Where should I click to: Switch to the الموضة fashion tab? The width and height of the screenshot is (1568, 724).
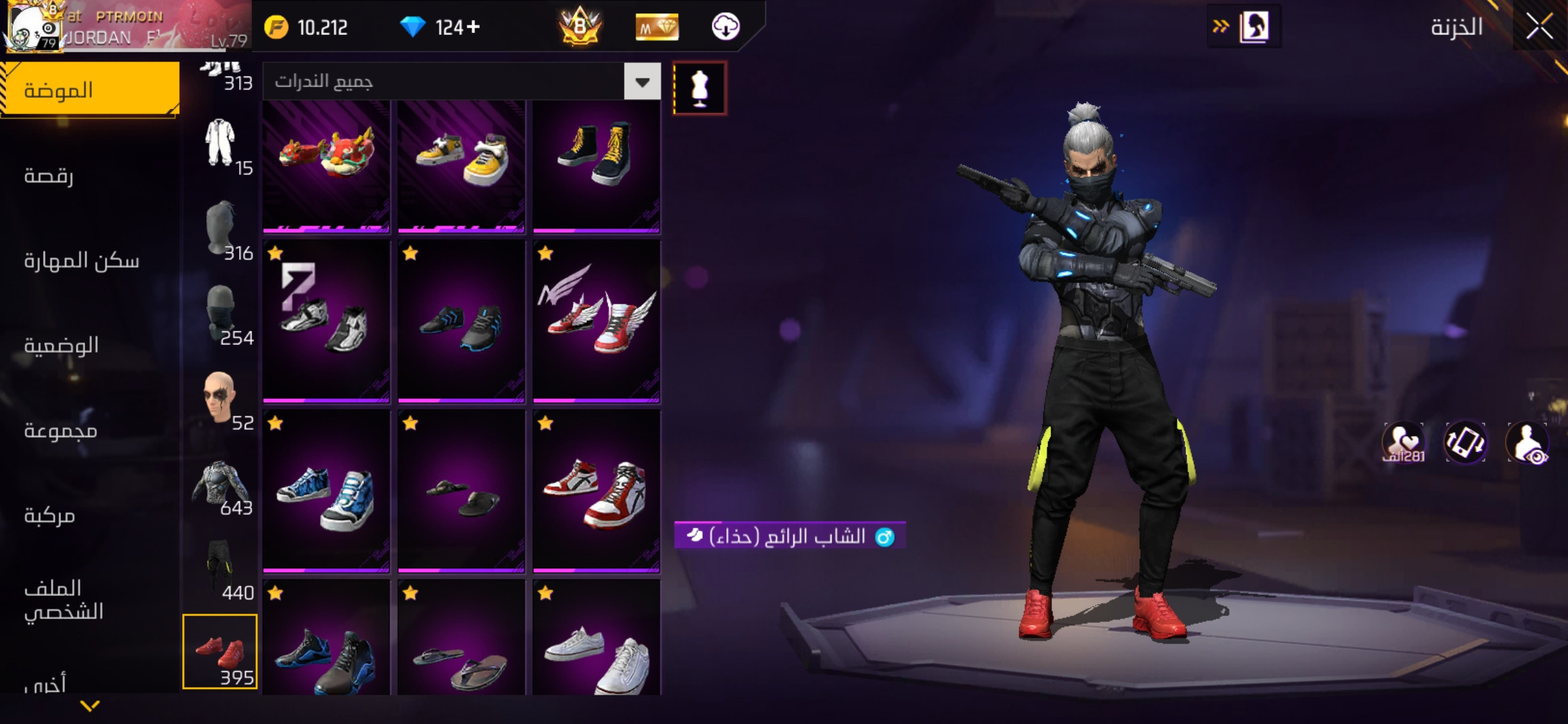coord(89,90)
